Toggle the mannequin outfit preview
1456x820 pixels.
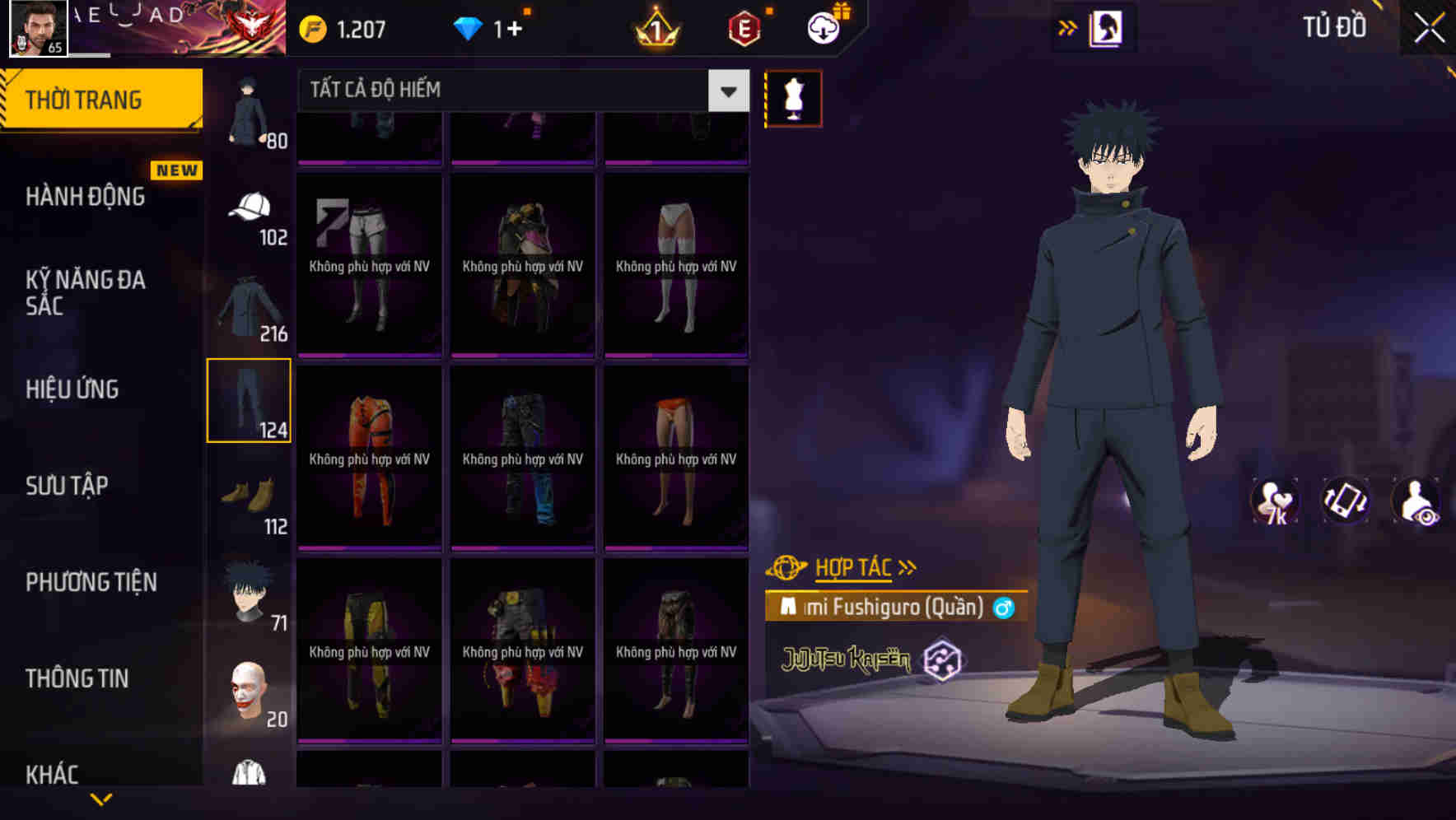791,97
